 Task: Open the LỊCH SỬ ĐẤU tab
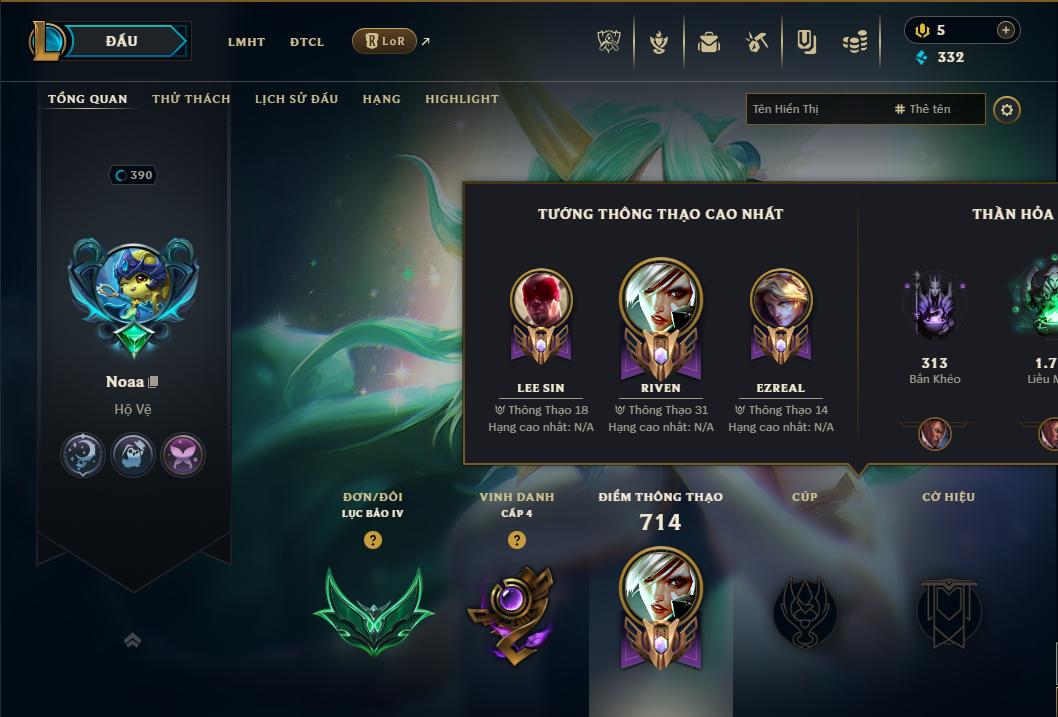tap(296, 99)
